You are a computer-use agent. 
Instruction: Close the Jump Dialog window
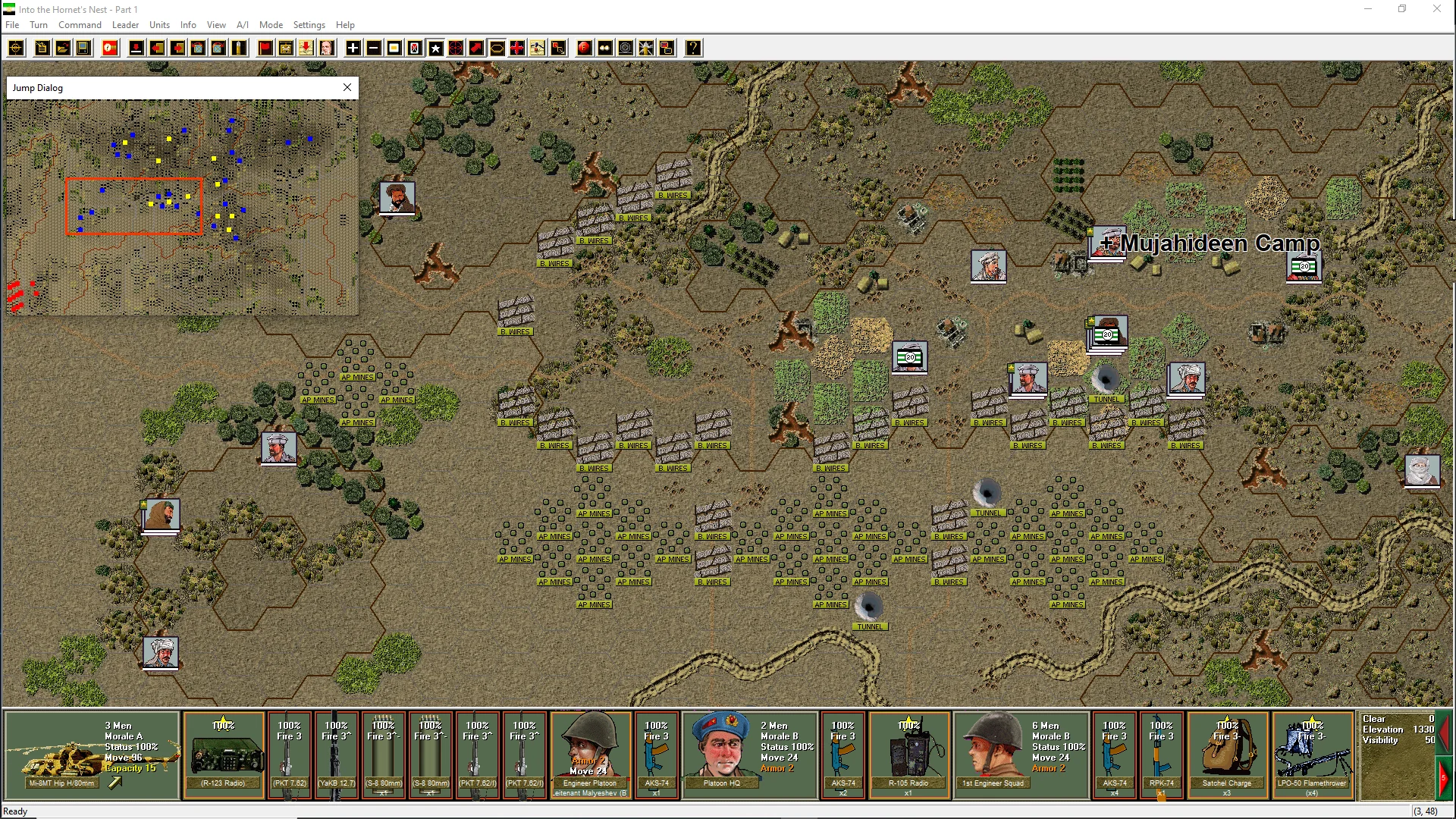347,87
